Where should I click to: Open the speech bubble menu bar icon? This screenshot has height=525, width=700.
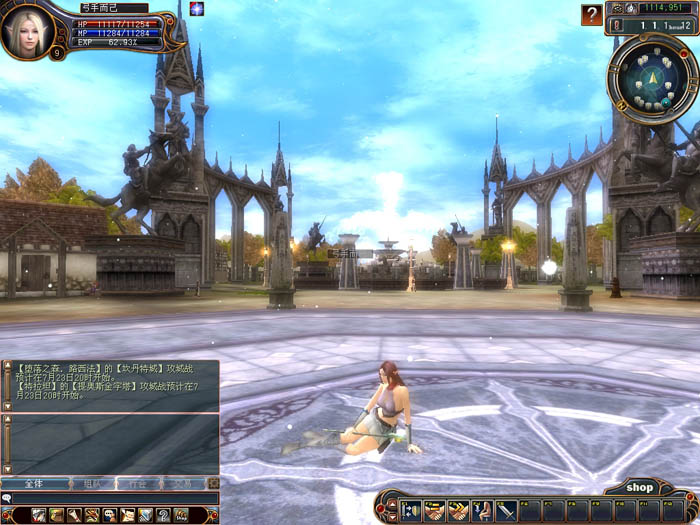click(x=109, y=515)
